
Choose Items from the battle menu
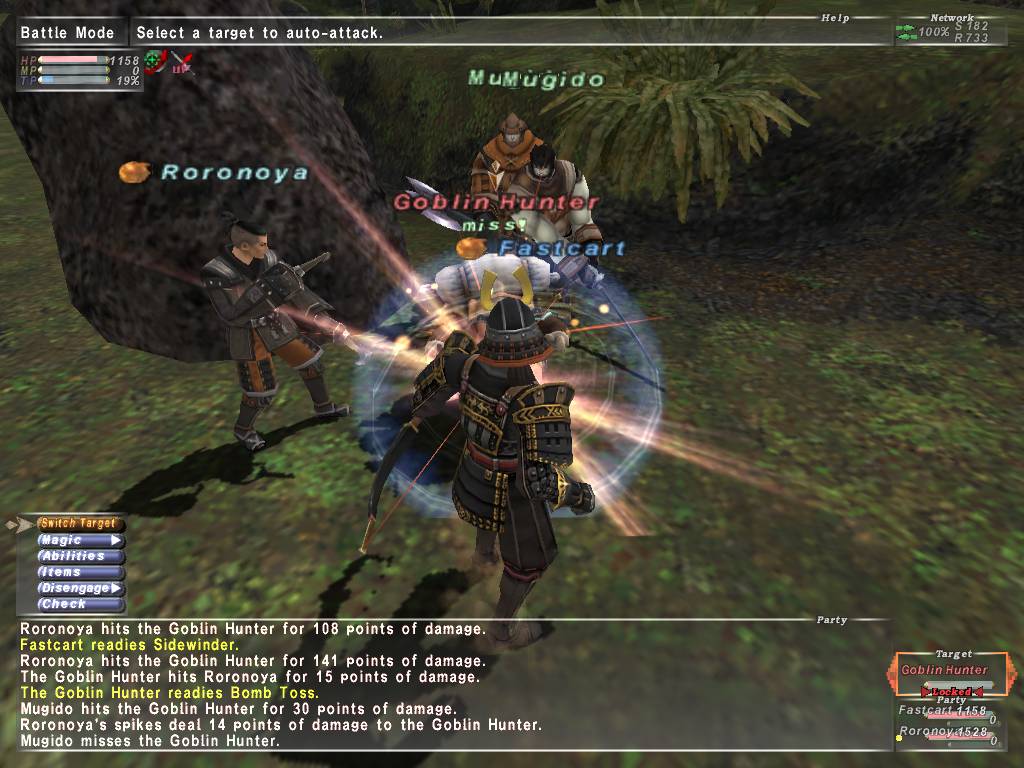click(x=79, y=572)
